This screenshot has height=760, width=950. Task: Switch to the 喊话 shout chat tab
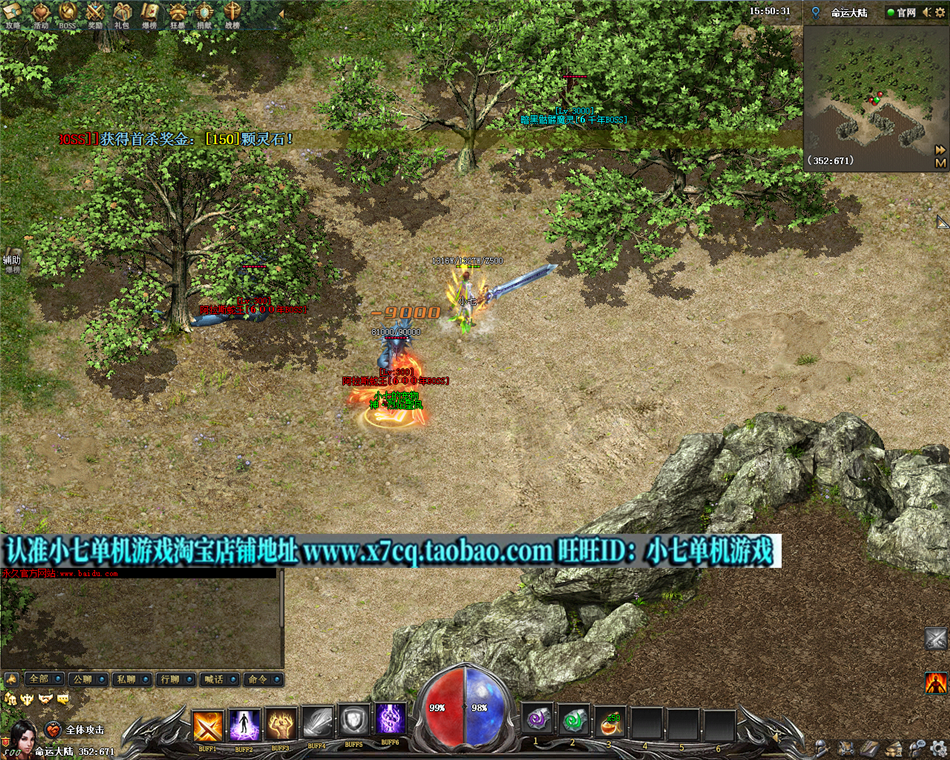pos(213,679)
